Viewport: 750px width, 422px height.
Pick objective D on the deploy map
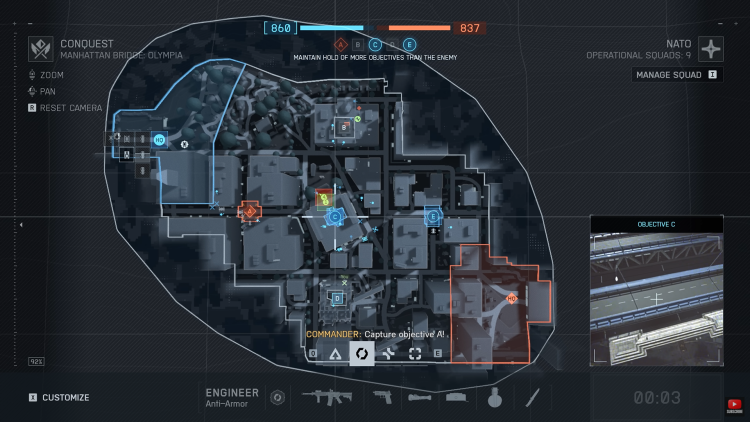337,298
